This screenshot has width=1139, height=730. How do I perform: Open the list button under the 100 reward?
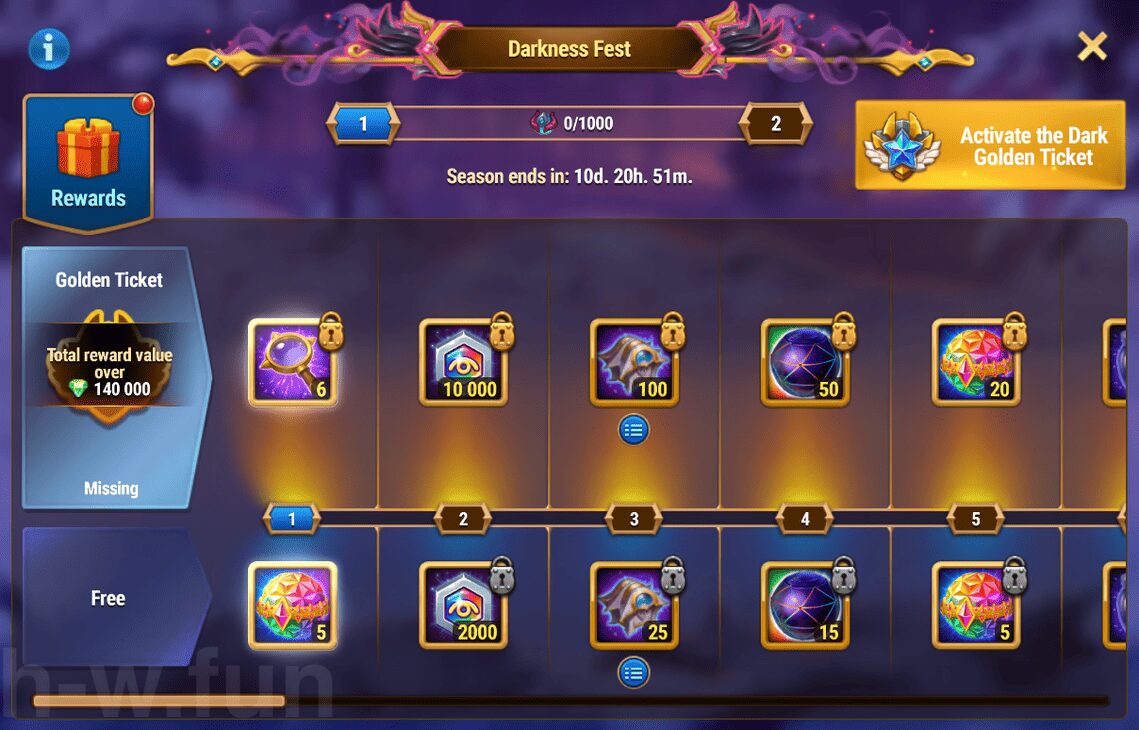click(x=634, y=430)
